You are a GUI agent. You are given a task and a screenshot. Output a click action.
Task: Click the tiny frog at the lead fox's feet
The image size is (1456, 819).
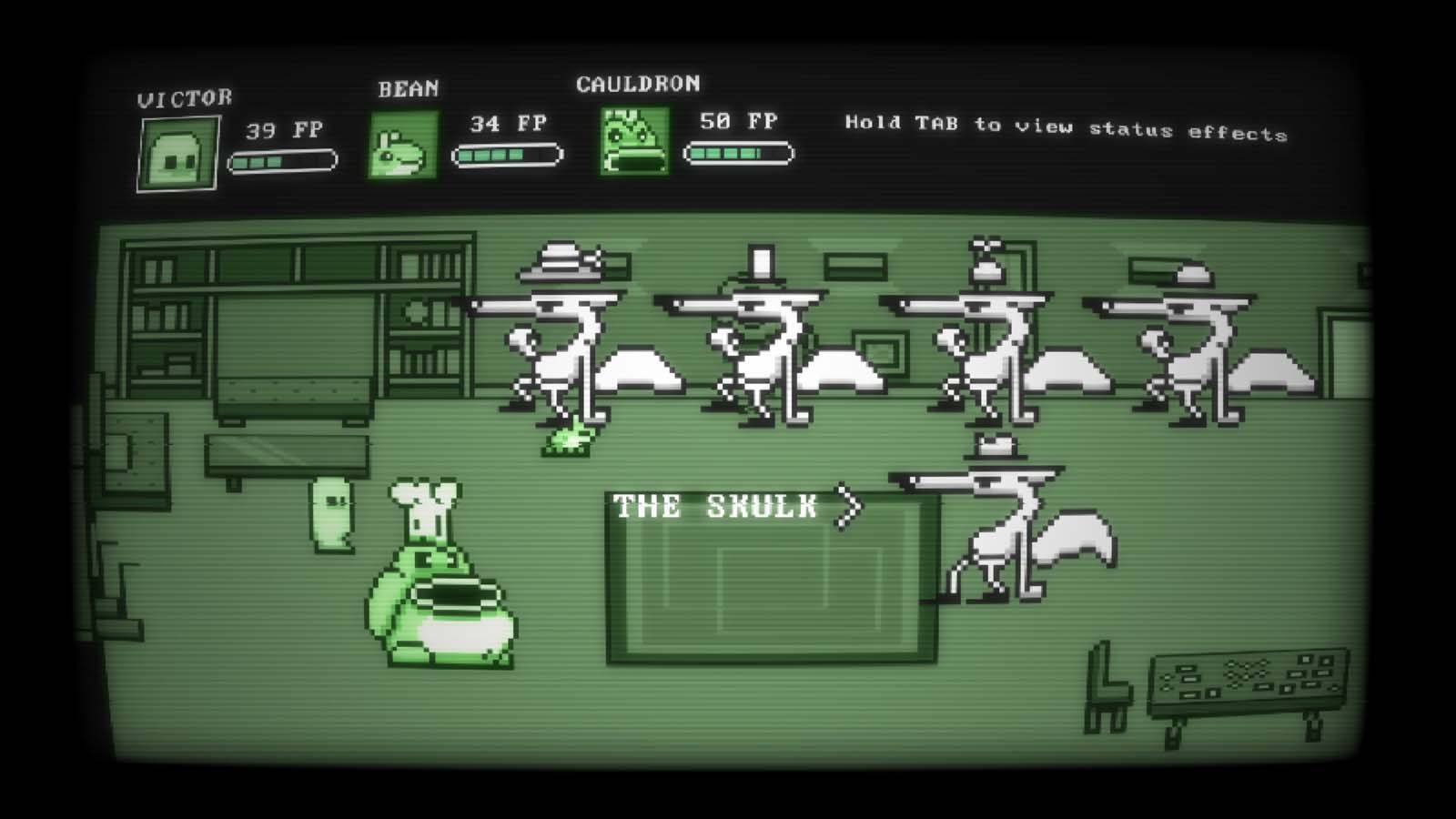click(569, 441)
